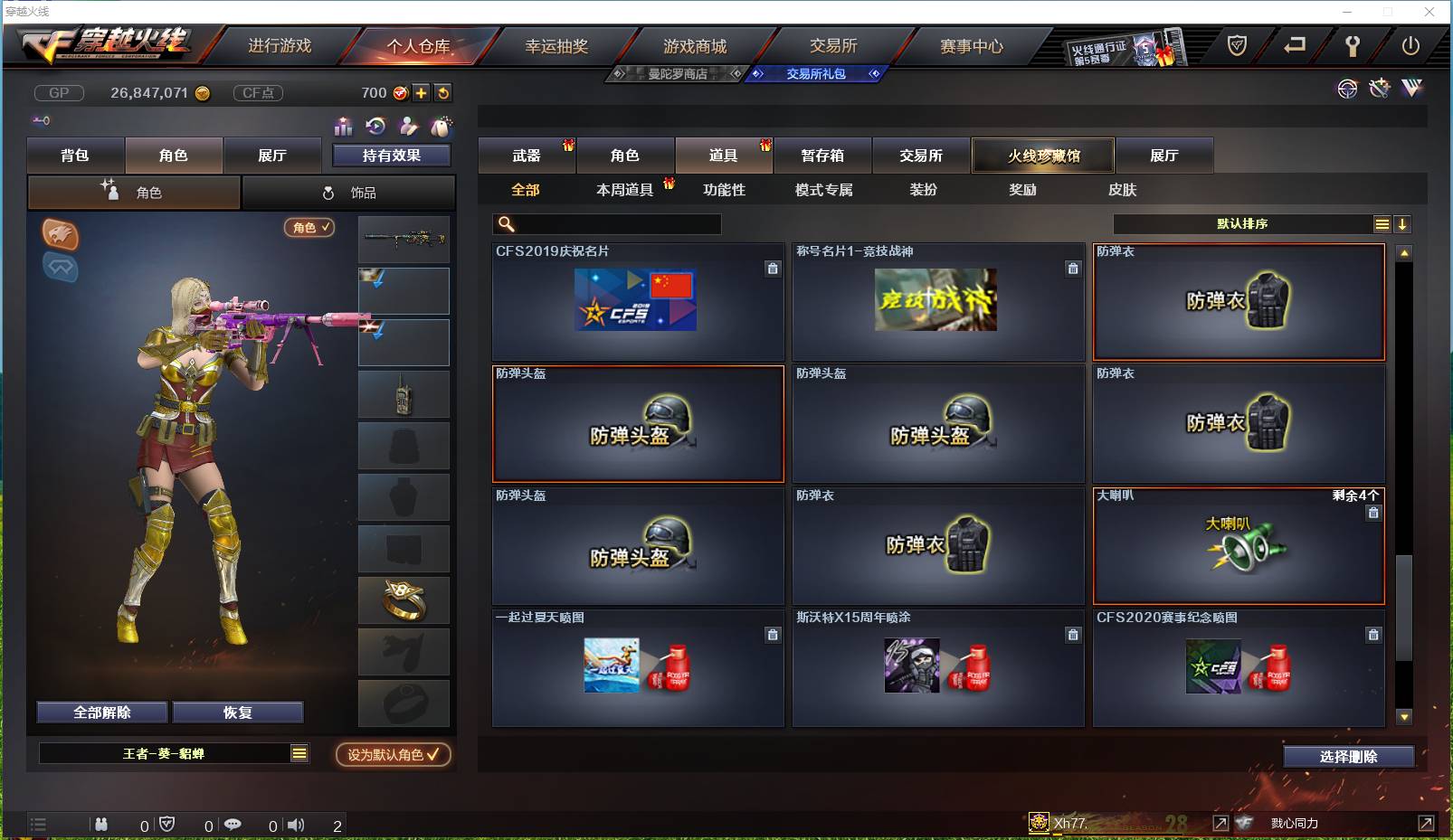Open the character edit icon above the model viewer
Image resolution: width=1453 pixels, height=840 pixels.
[409, 127]
